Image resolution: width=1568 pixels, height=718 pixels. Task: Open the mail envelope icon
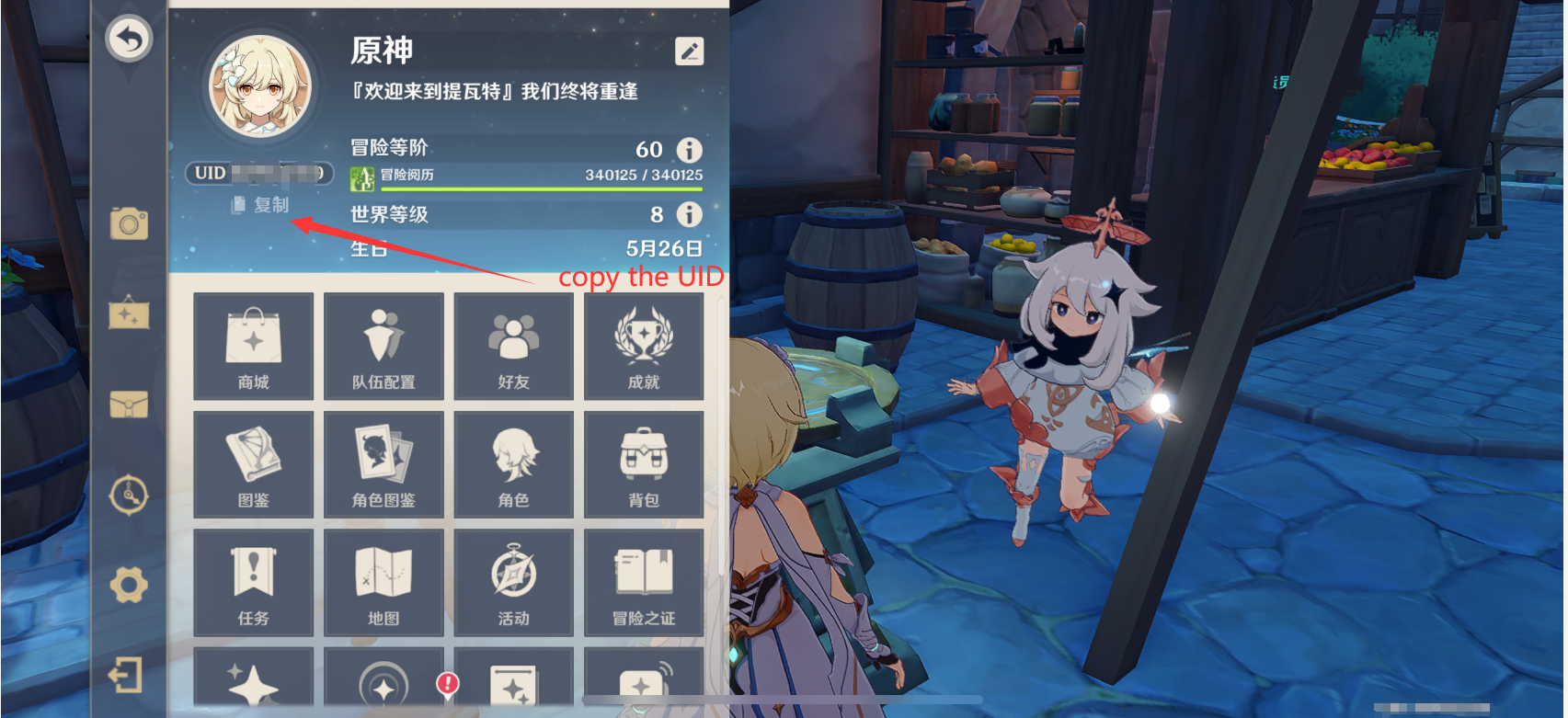129,405
